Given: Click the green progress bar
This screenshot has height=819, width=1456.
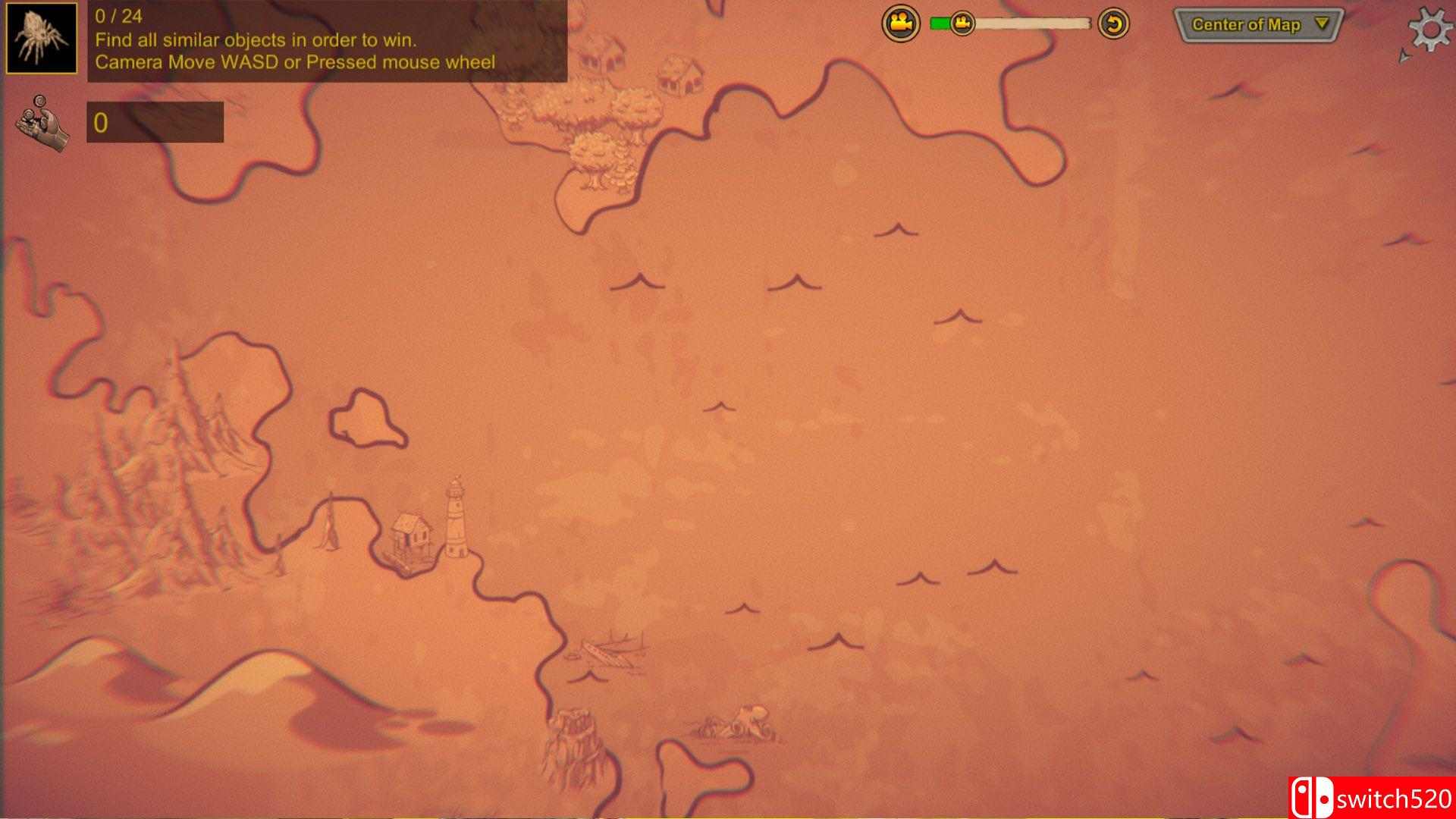Looking at the screenshot, I should [x=940, y=23].
